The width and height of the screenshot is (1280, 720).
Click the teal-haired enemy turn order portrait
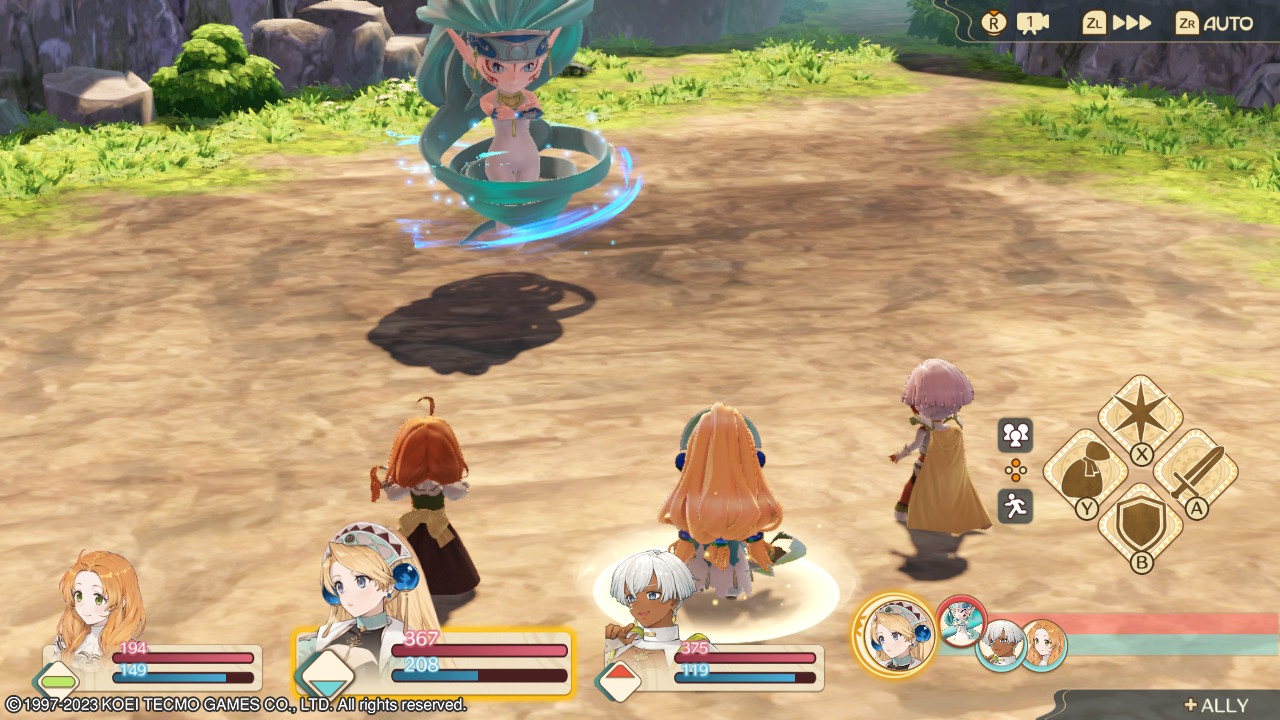[961, 620]
